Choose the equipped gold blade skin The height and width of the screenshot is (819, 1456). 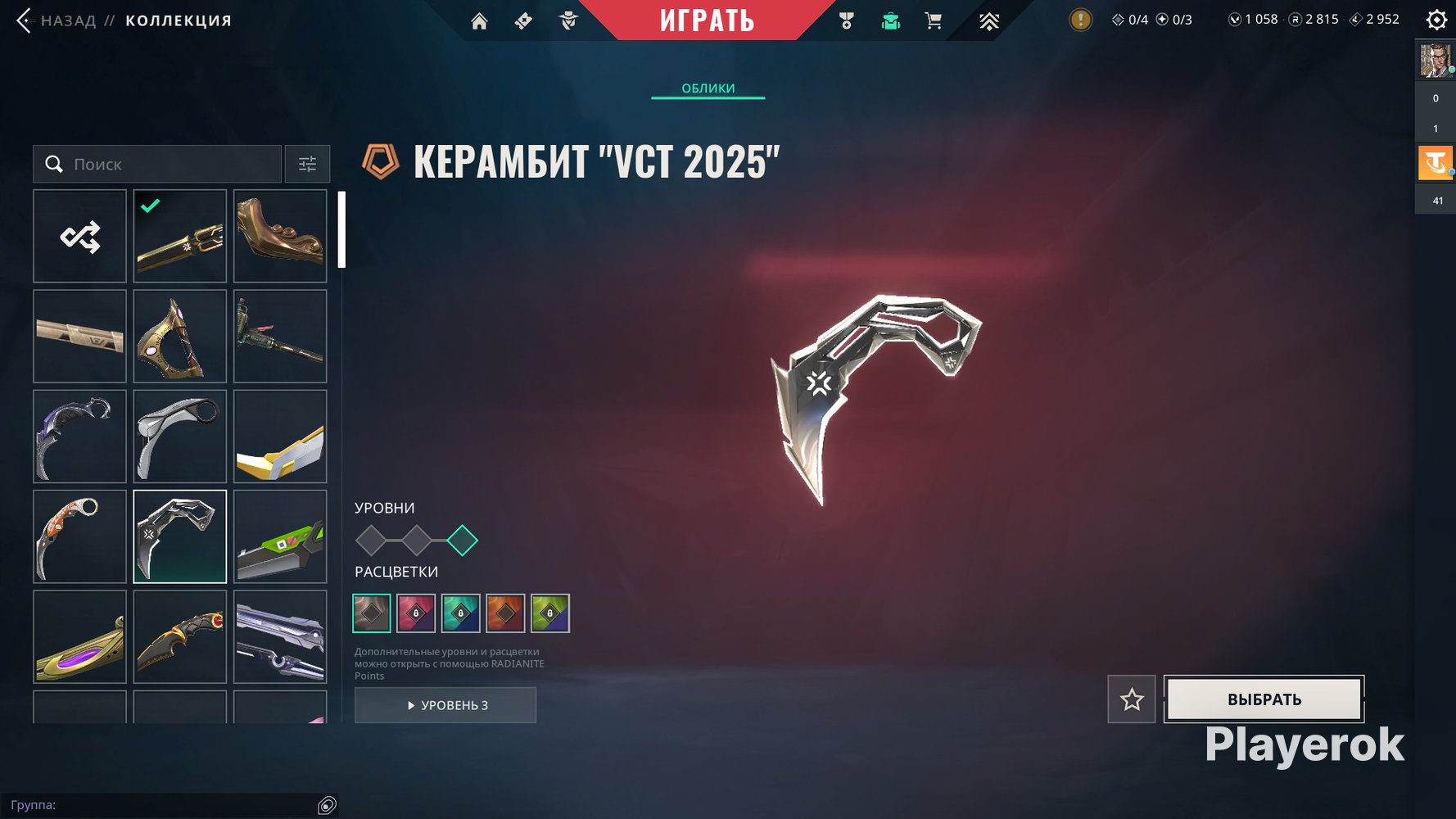pos(180,237)
